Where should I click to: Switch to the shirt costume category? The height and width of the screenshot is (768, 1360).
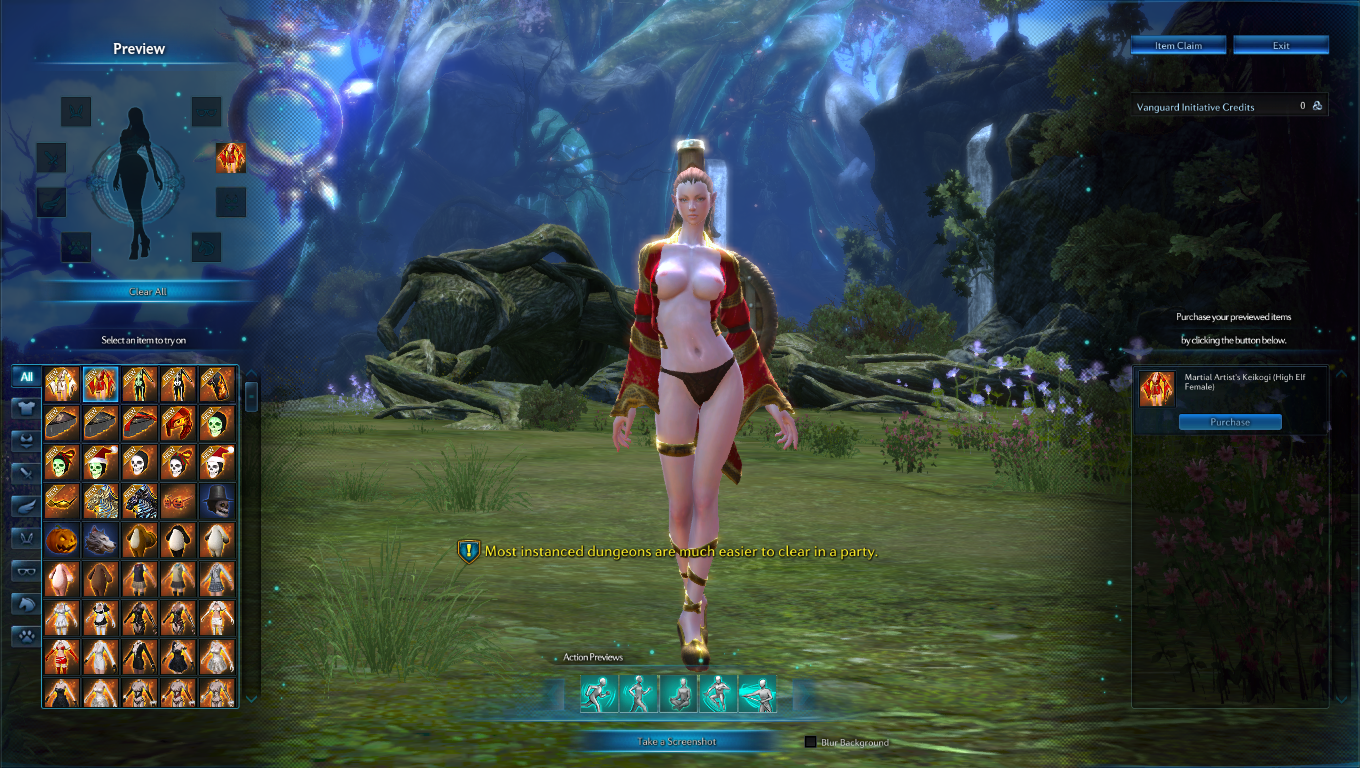click(26, 408)
